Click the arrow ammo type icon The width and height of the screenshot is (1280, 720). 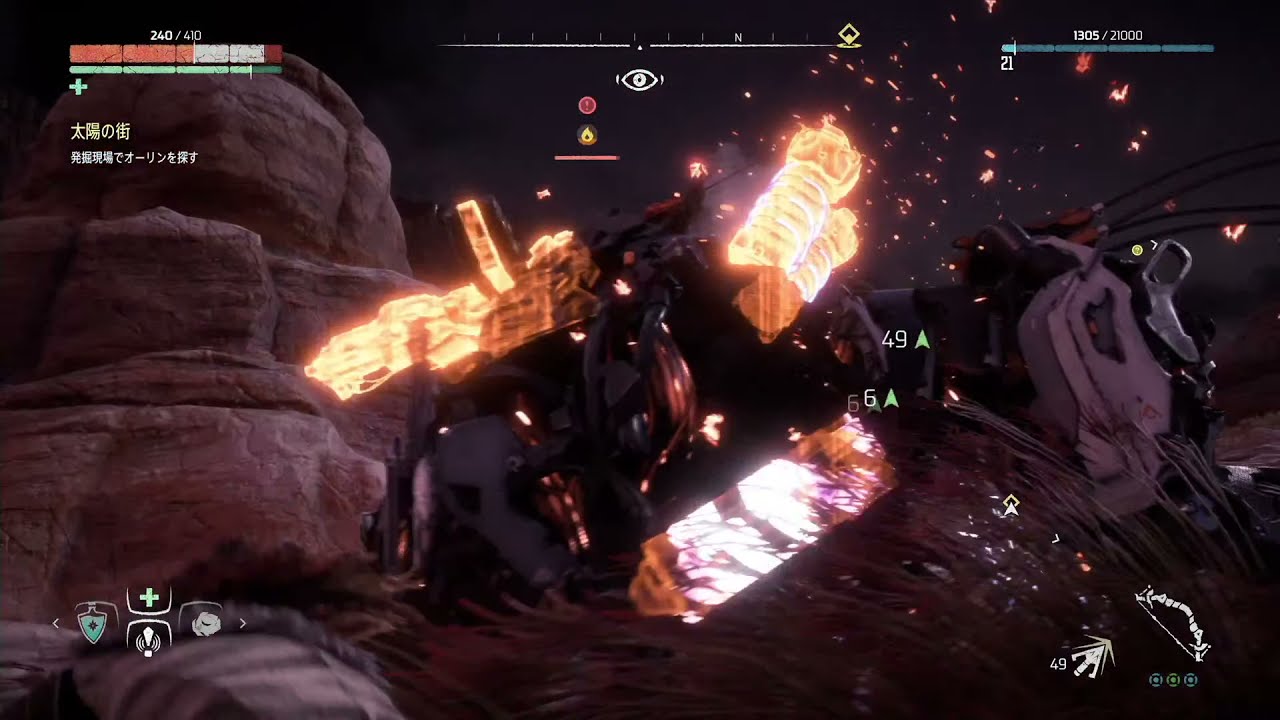[1092, 658]
